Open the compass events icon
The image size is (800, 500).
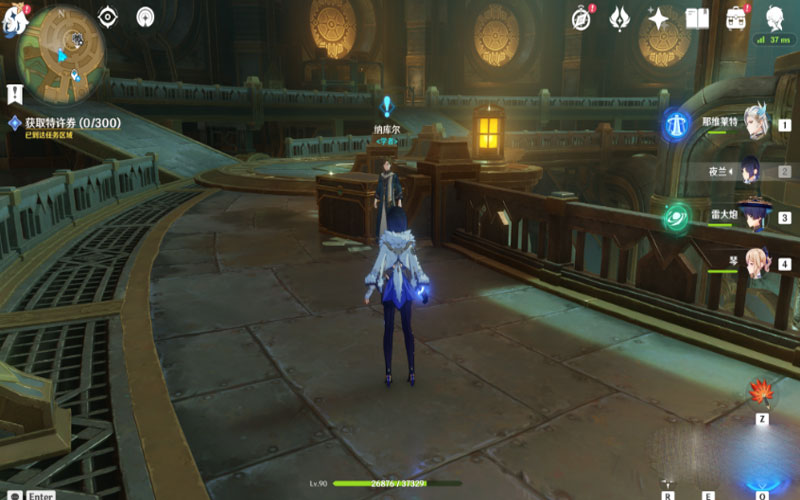coord(581,17)
